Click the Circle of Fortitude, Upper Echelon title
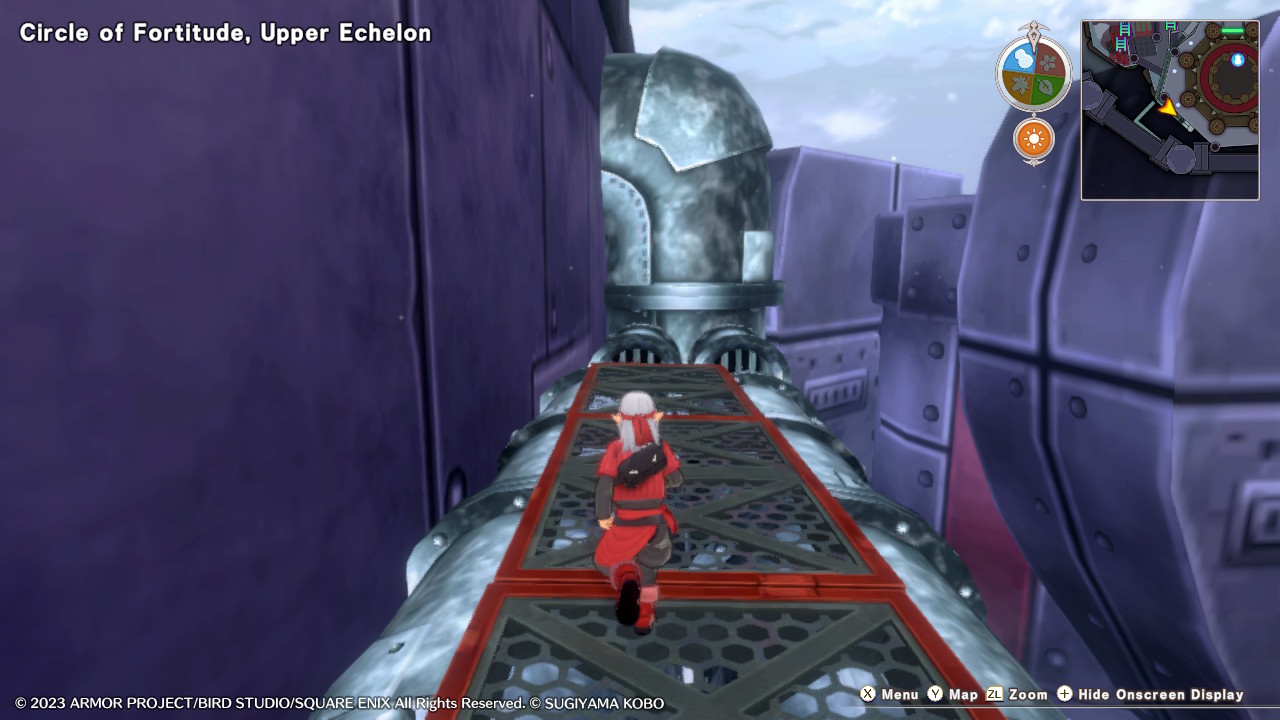The width and height of the screenshot is (1280, 720). (x=227, y=32)
